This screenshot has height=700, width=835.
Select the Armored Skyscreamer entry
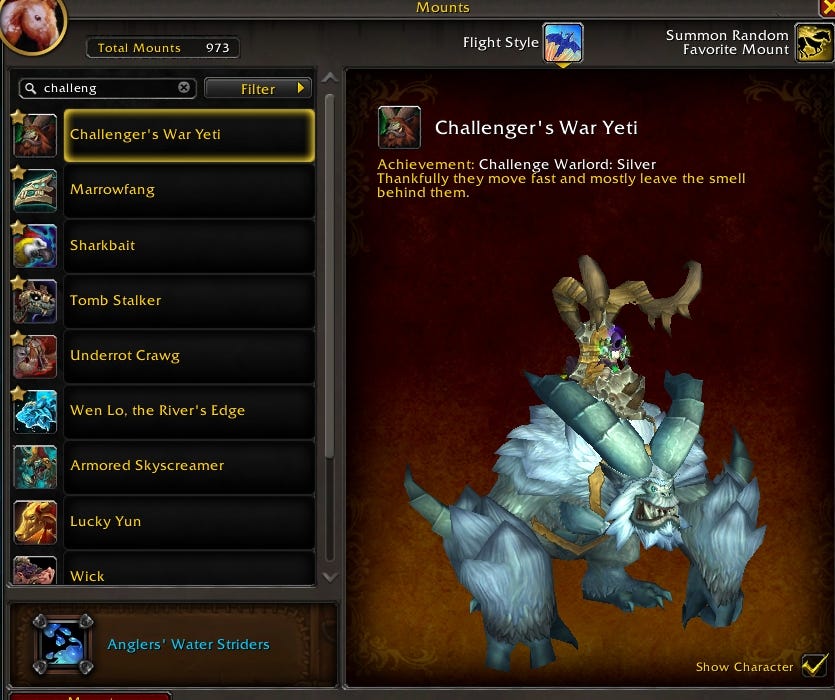(x=188, y=465)
